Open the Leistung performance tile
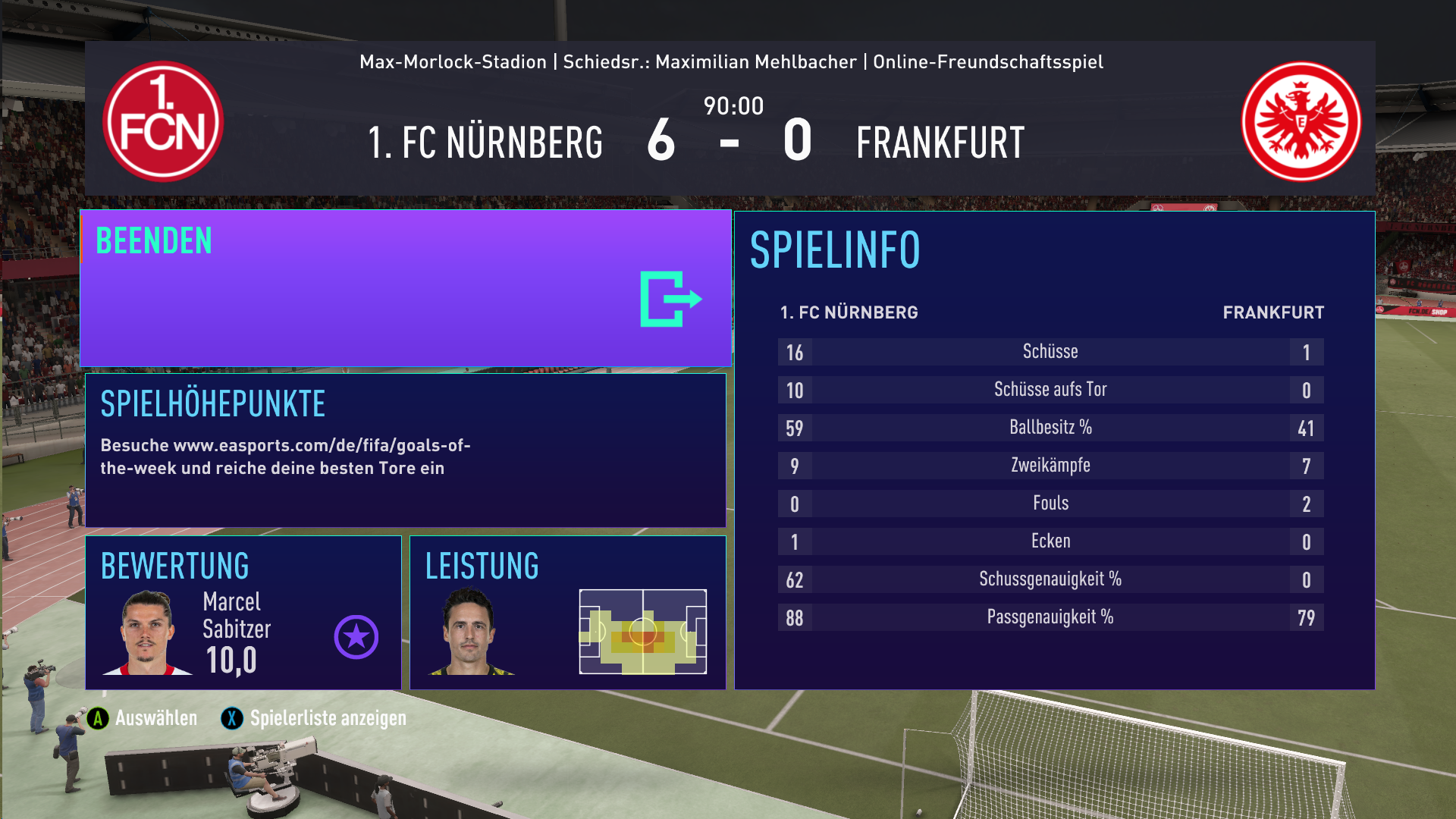 pyautogui.click(x=567, y=613)
